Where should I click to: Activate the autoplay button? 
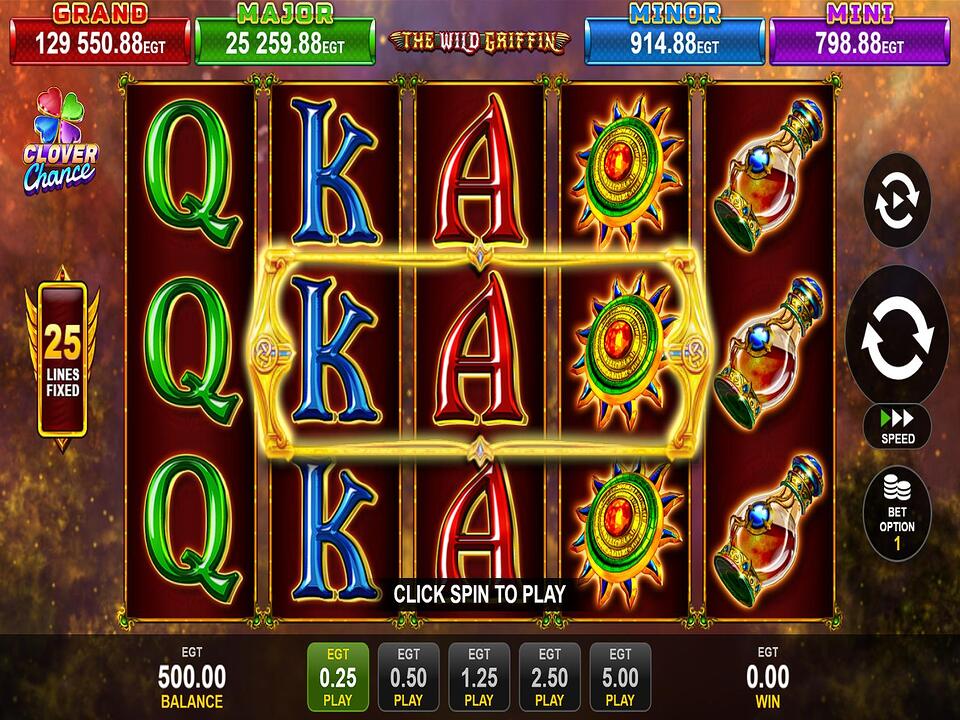(896, 201)
